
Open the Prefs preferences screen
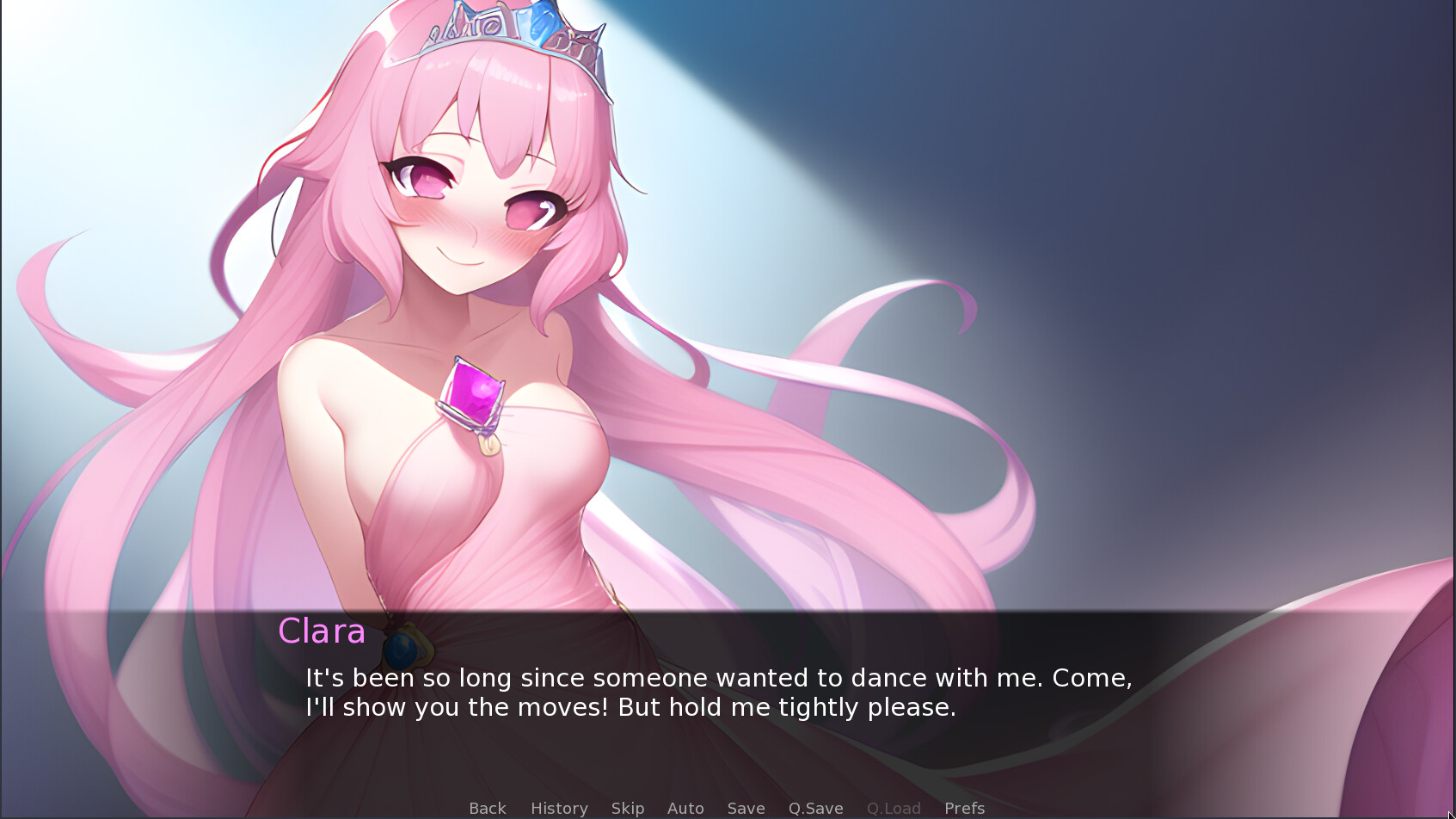pyautogui.click(x=963, y=808)
